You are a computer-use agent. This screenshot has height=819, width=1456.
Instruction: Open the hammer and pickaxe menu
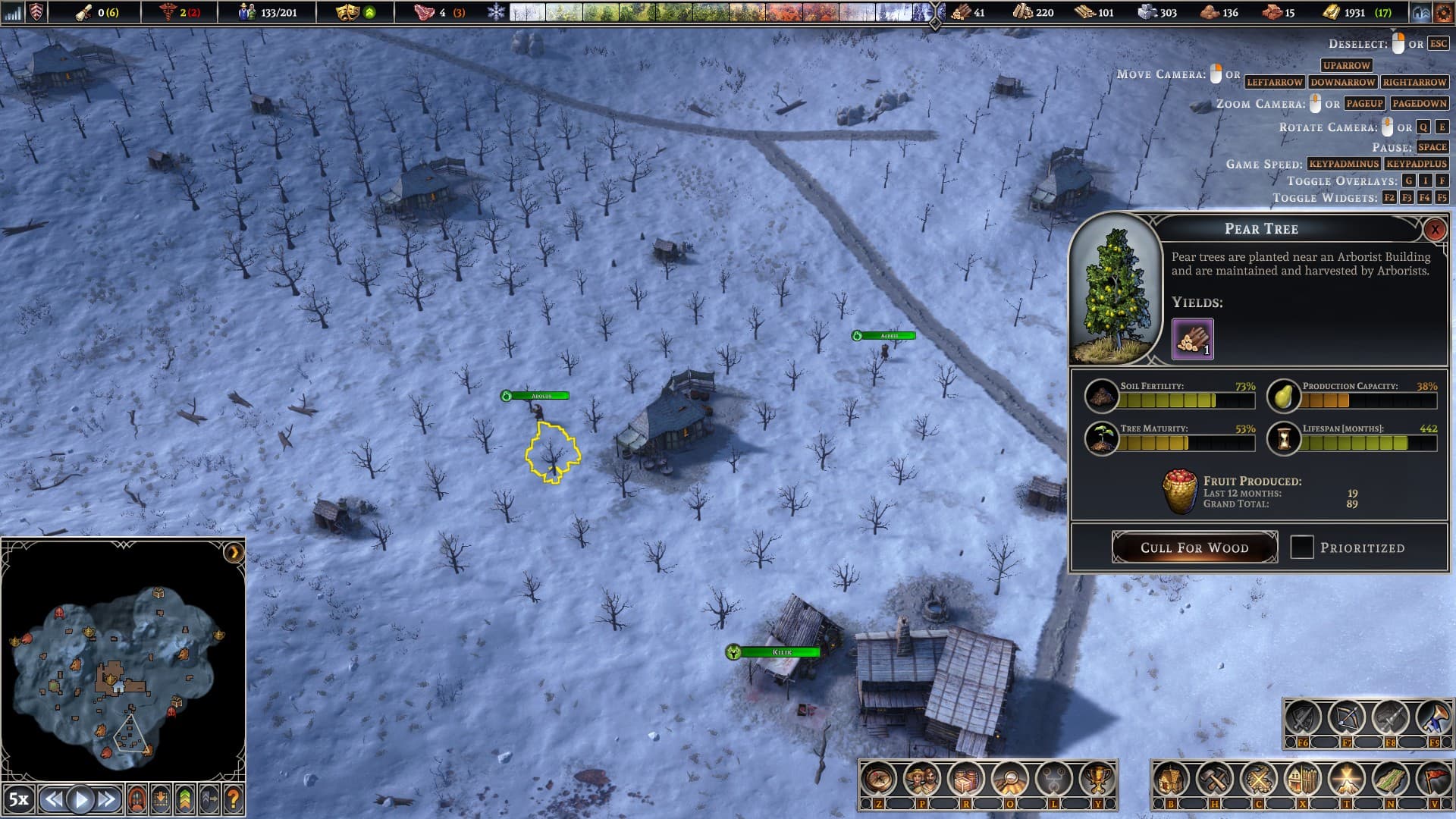click(1215, 779)
